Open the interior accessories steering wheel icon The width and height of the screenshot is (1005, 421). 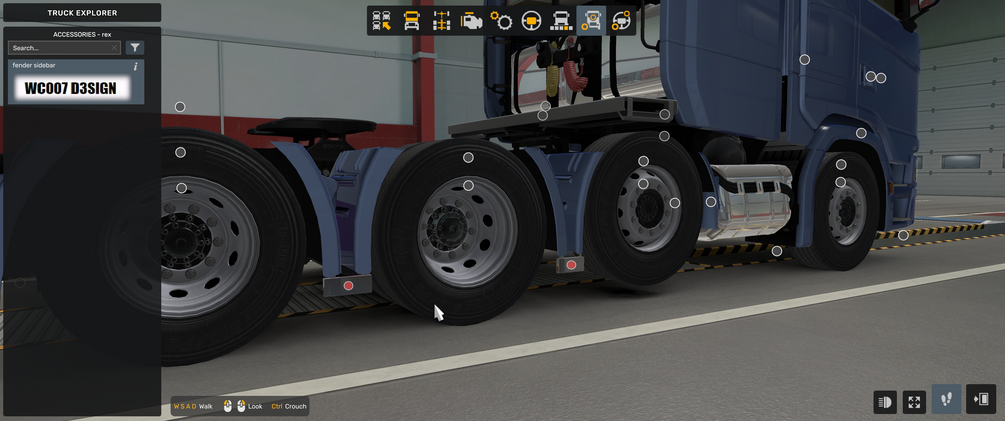click(621, 21)
